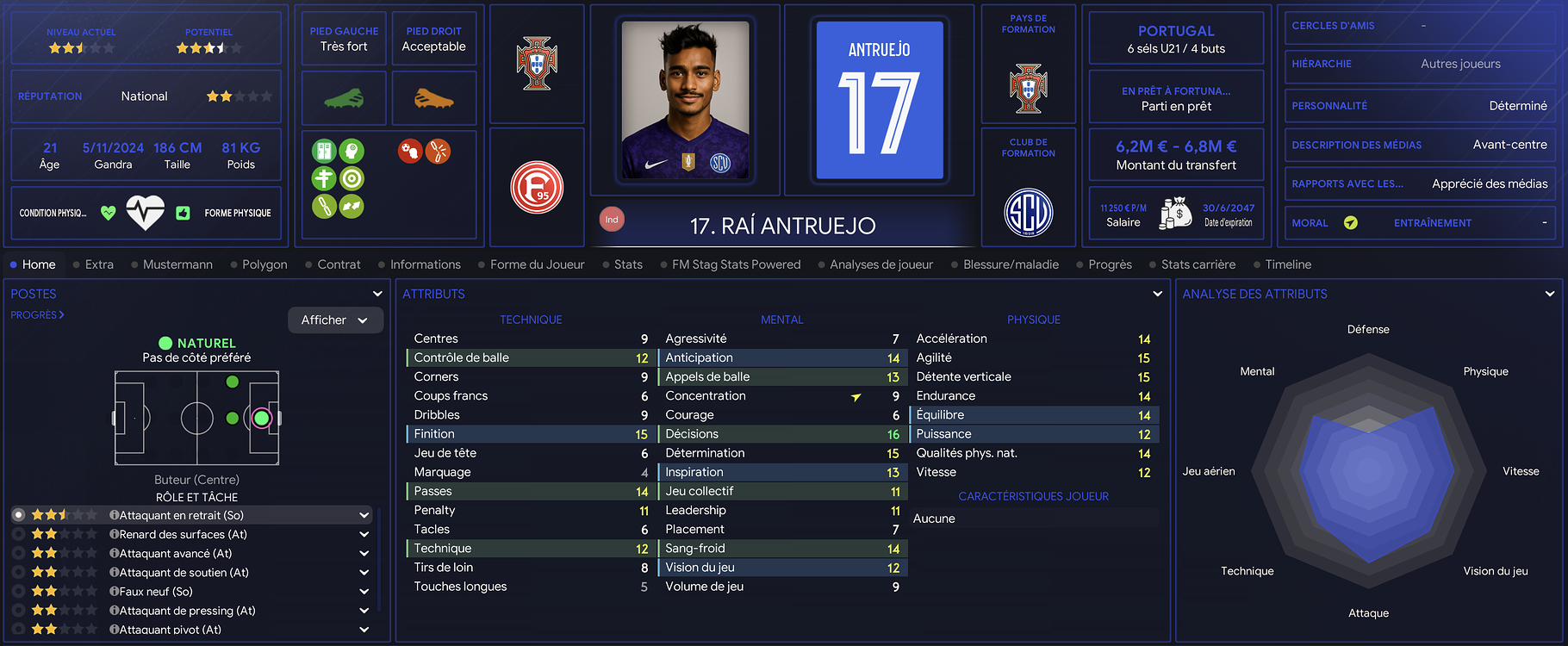Expand the Renard des surfaces role
Viewport: 1568px width, 646px height.
(x=364, y=535)
